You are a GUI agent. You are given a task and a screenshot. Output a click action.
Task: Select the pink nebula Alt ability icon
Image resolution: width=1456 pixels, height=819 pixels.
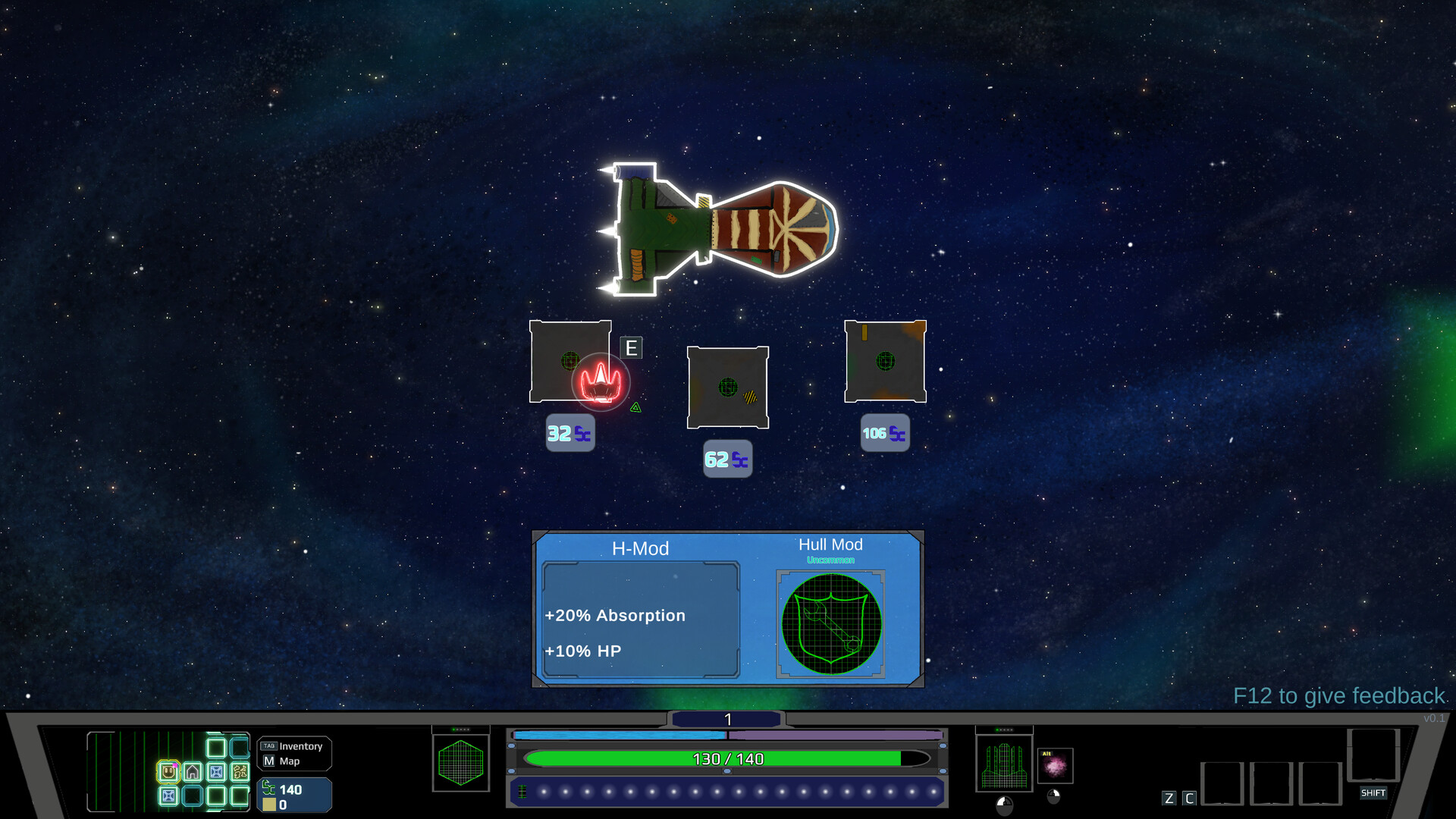tap(1055, 766)
